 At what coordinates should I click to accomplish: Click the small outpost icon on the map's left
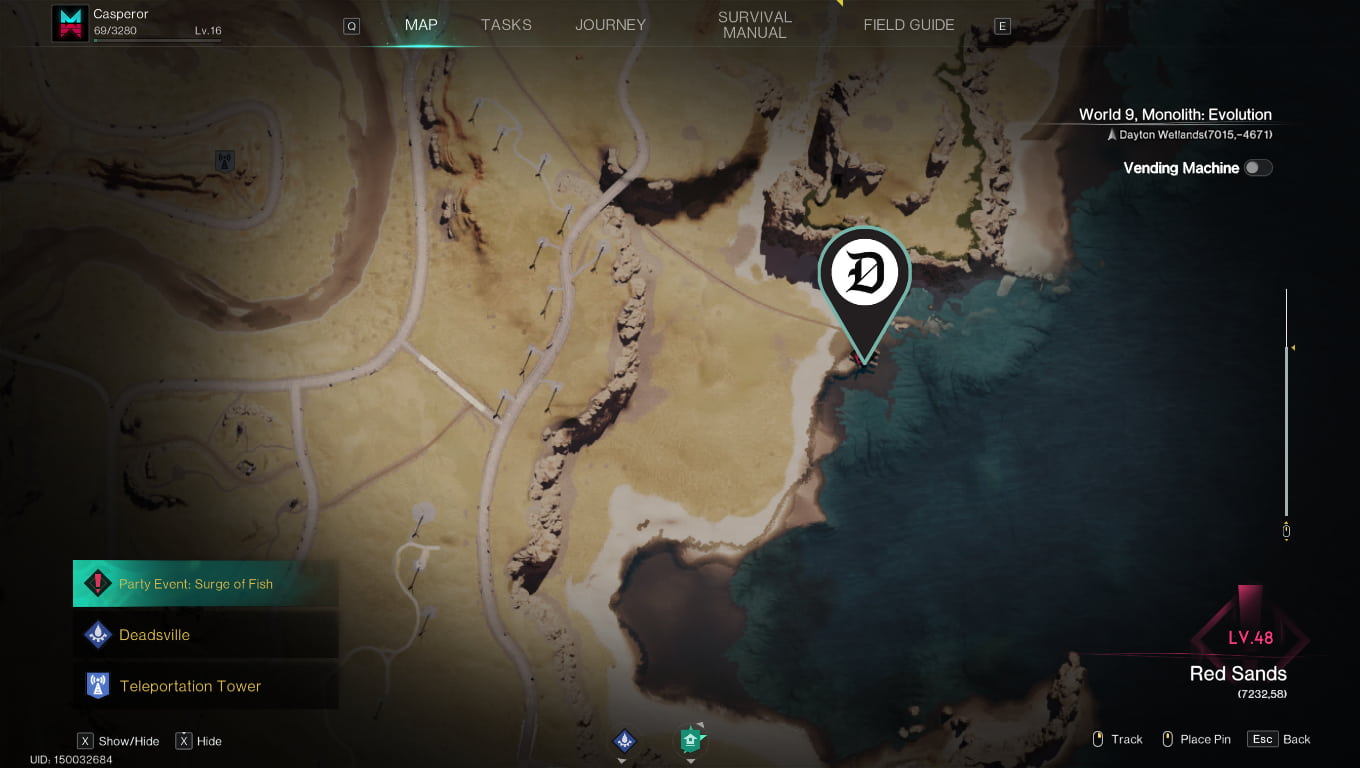click(224, 160)
